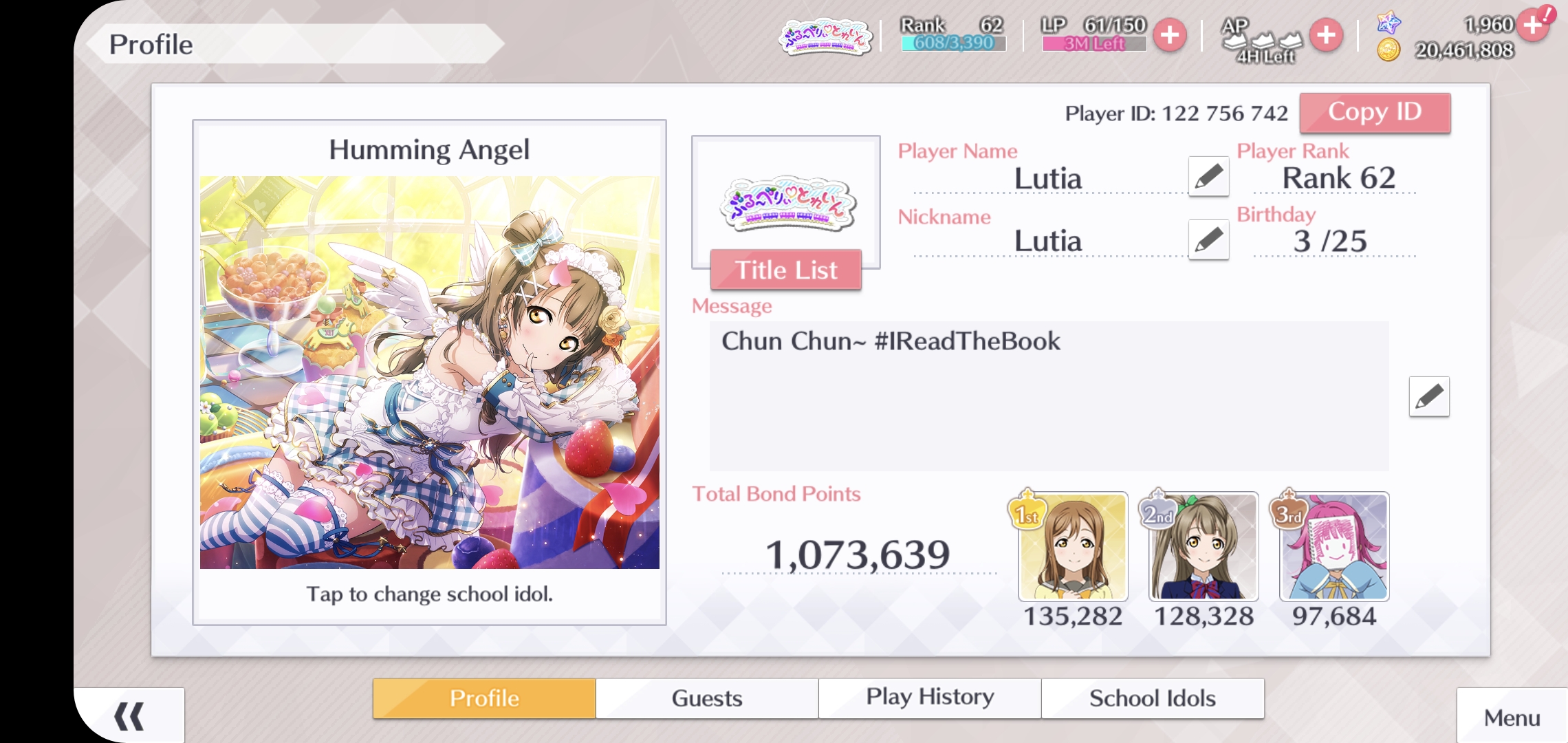Tap Humming Angel card to change idol
Viewport: 1568px width, 743px height.
(429, 372)
